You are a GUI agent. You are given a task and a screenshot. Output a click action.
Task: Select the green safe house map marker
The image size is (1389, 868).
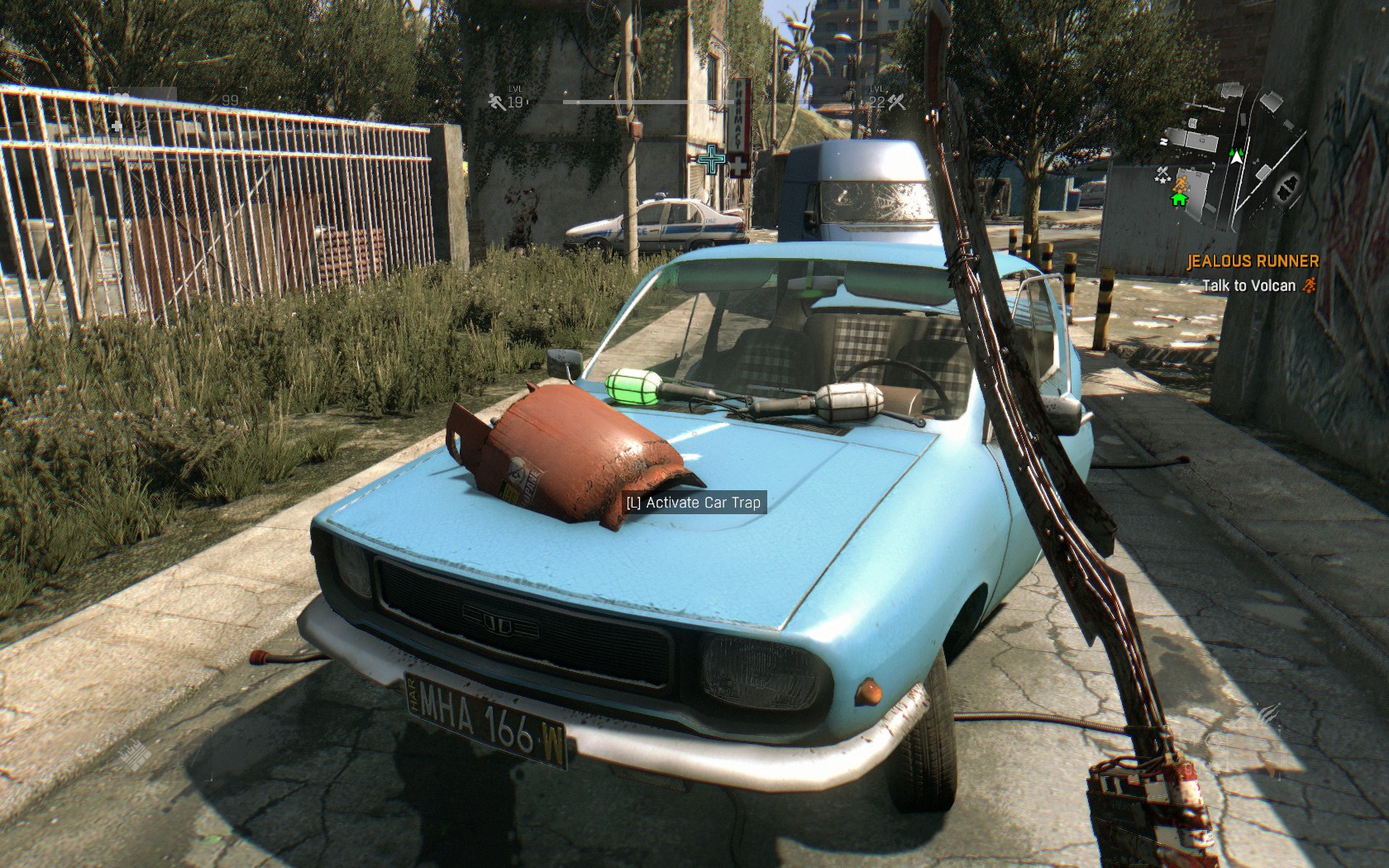pos(1178,199)
